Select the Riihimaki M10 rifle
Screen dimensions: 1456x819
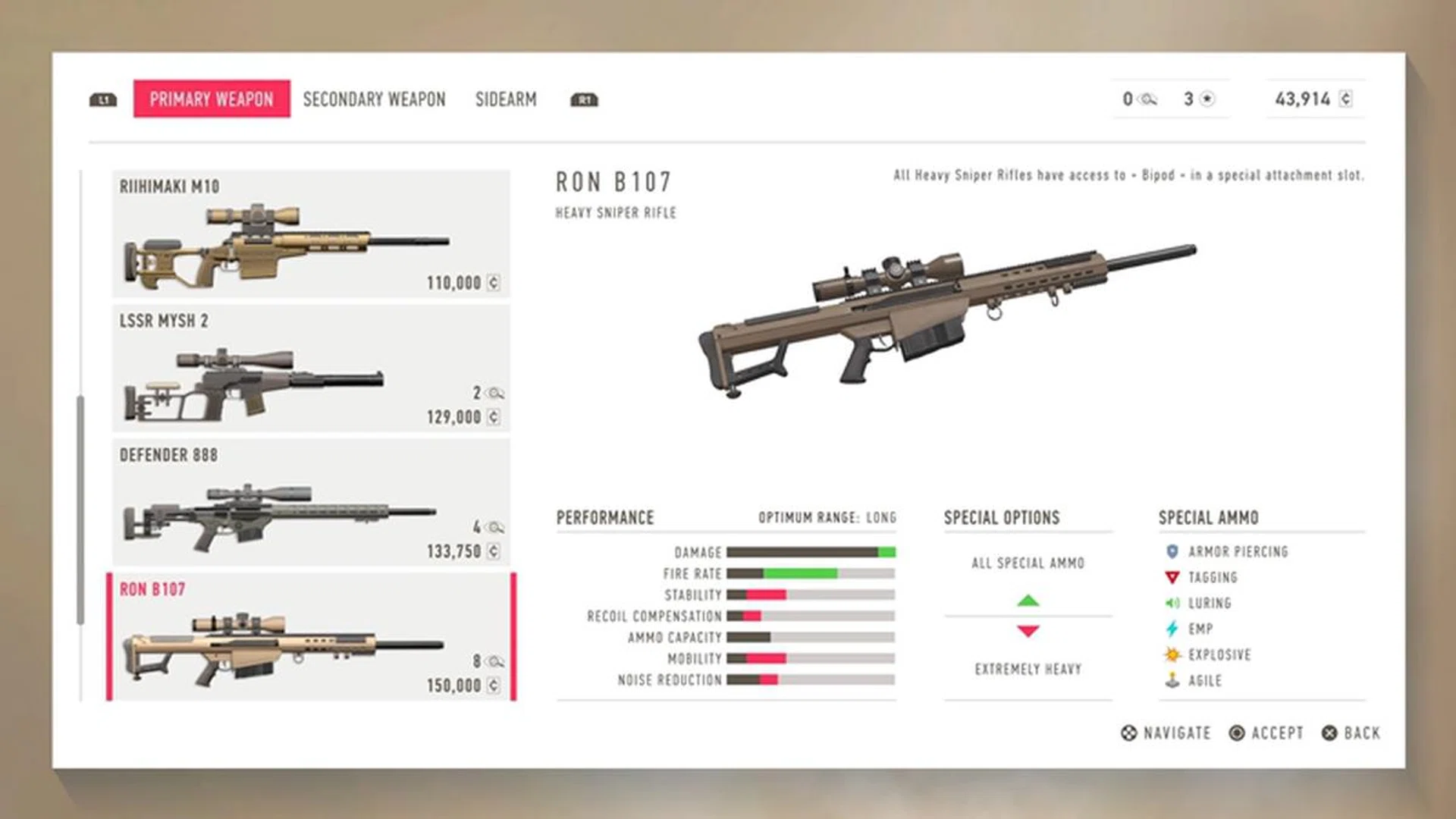coord(311,234)
